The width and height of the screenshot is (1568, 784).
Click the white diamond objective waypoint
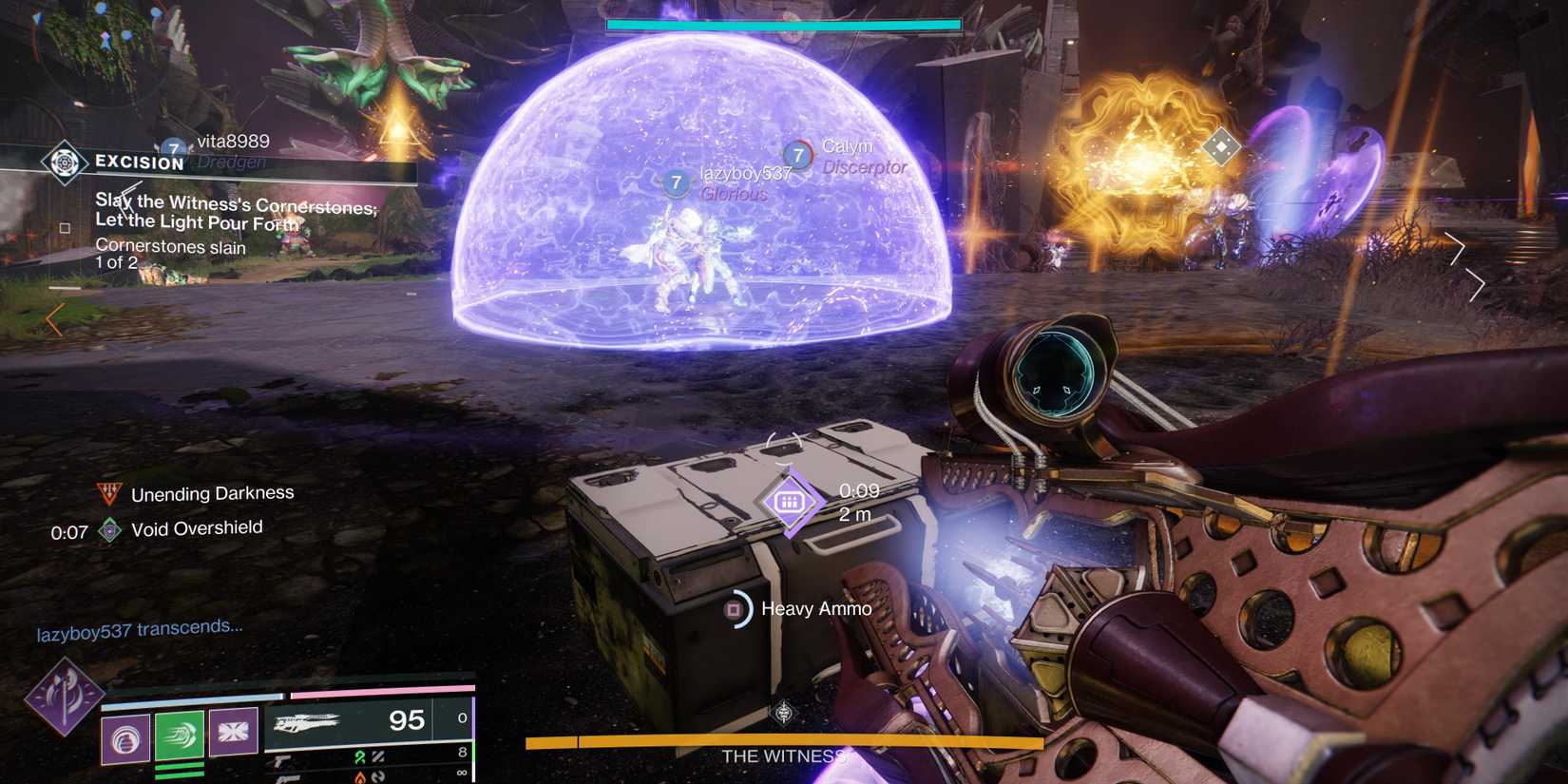1220,147
